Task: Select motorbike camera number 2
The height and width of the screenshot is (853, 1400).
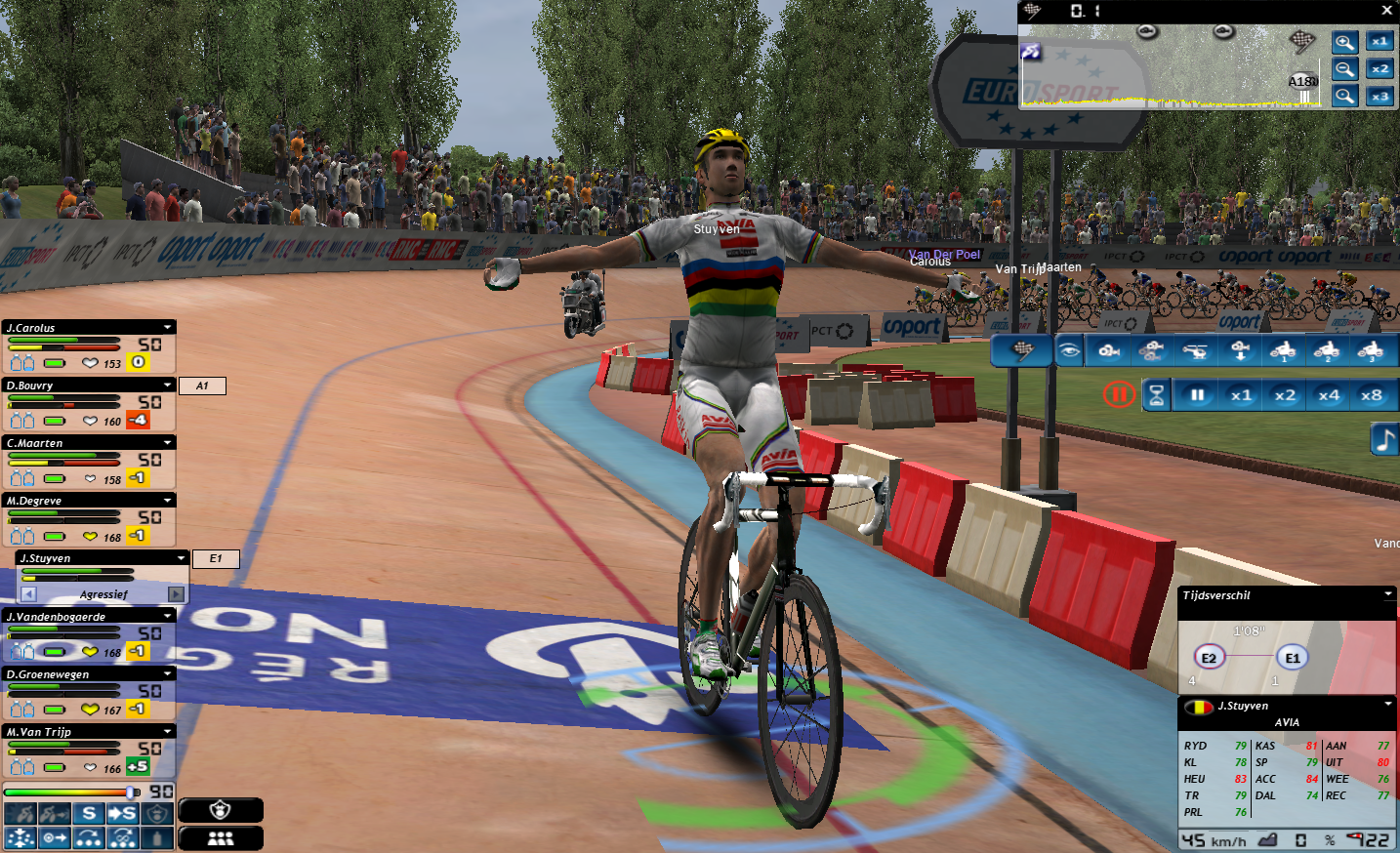Action: pyautogui.click(x=1326, y=350)
